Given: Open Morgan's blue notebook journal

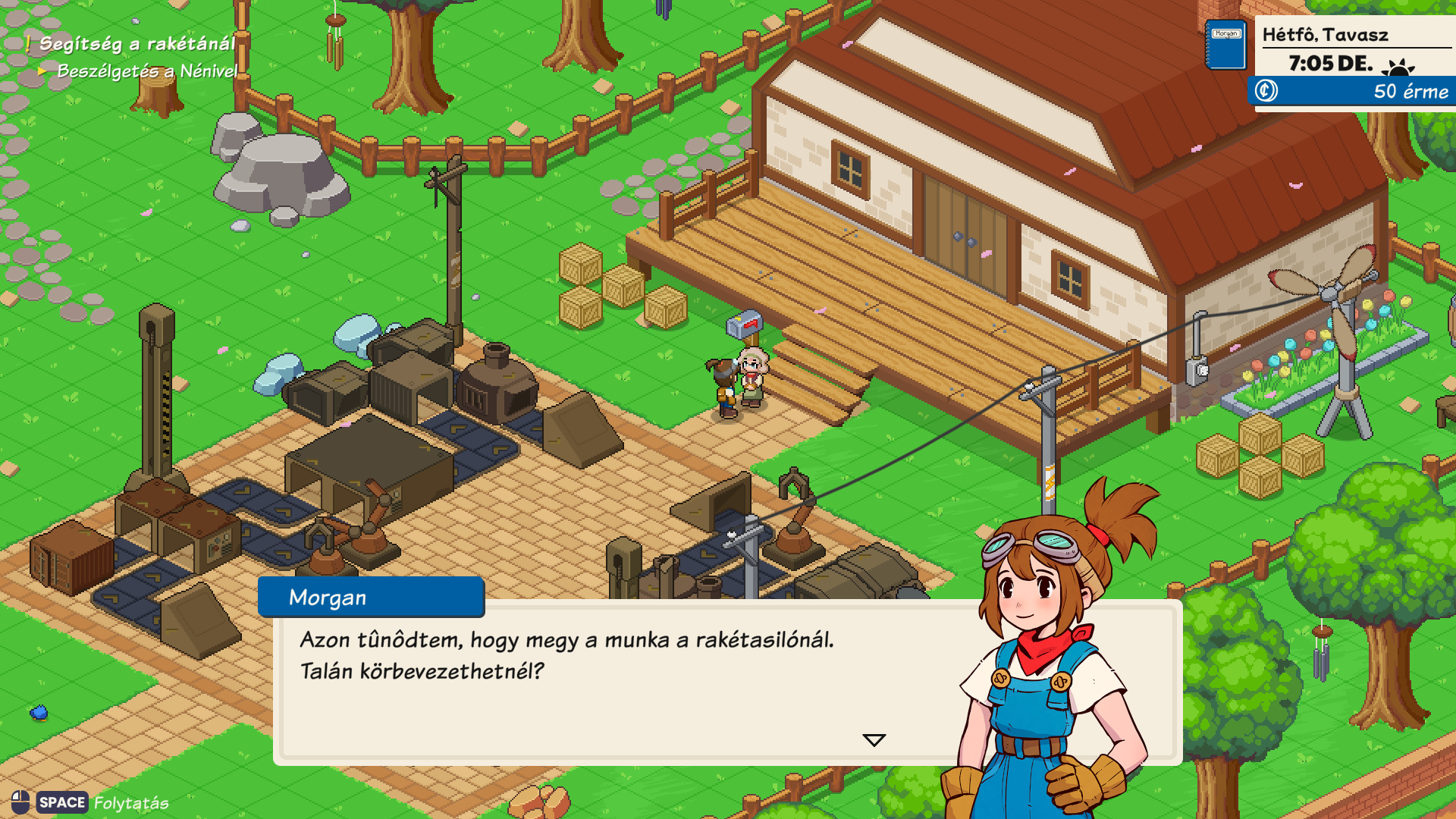Looking at the screenshot, I should (x=1226, y=45).
